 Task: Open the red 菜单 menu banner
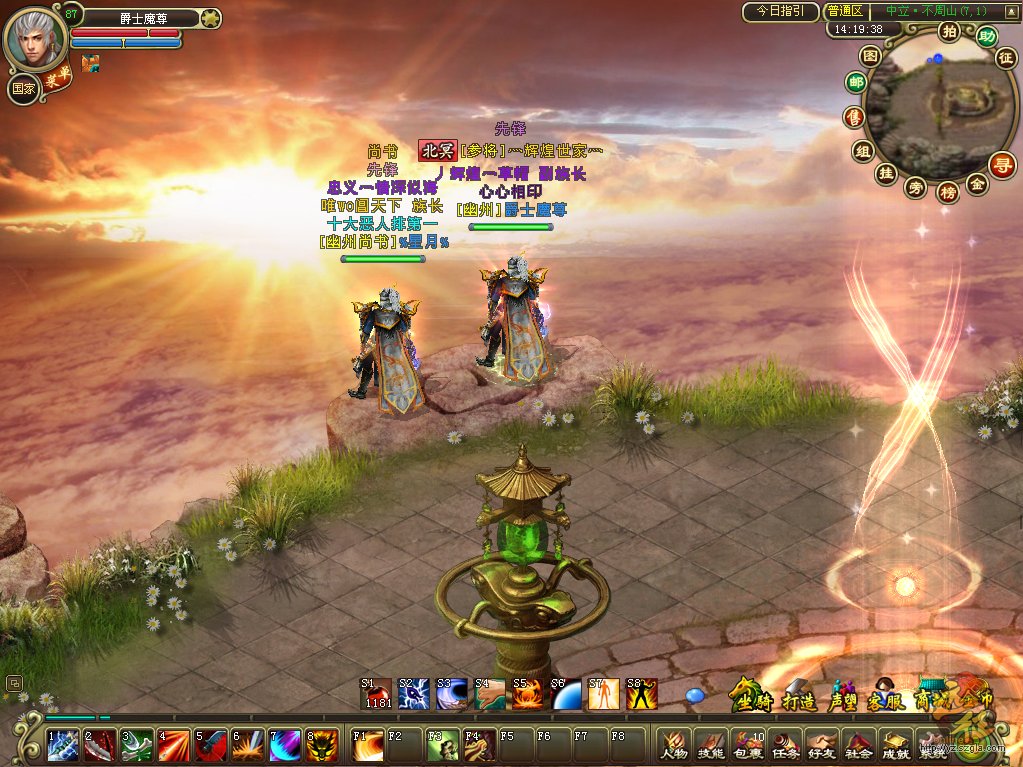pos(56,80)
